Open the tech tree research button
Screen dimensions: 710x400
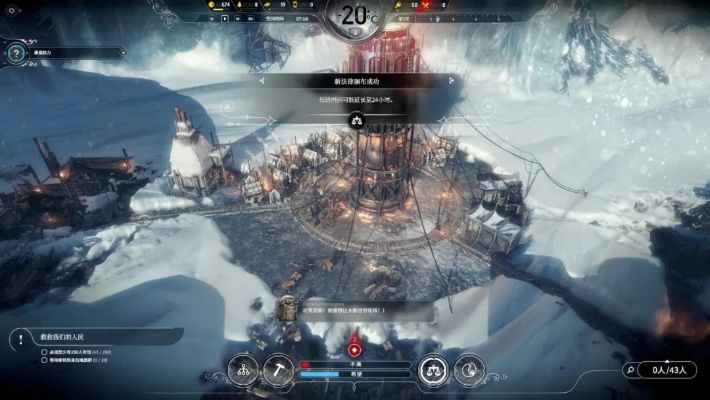[242, 370]
